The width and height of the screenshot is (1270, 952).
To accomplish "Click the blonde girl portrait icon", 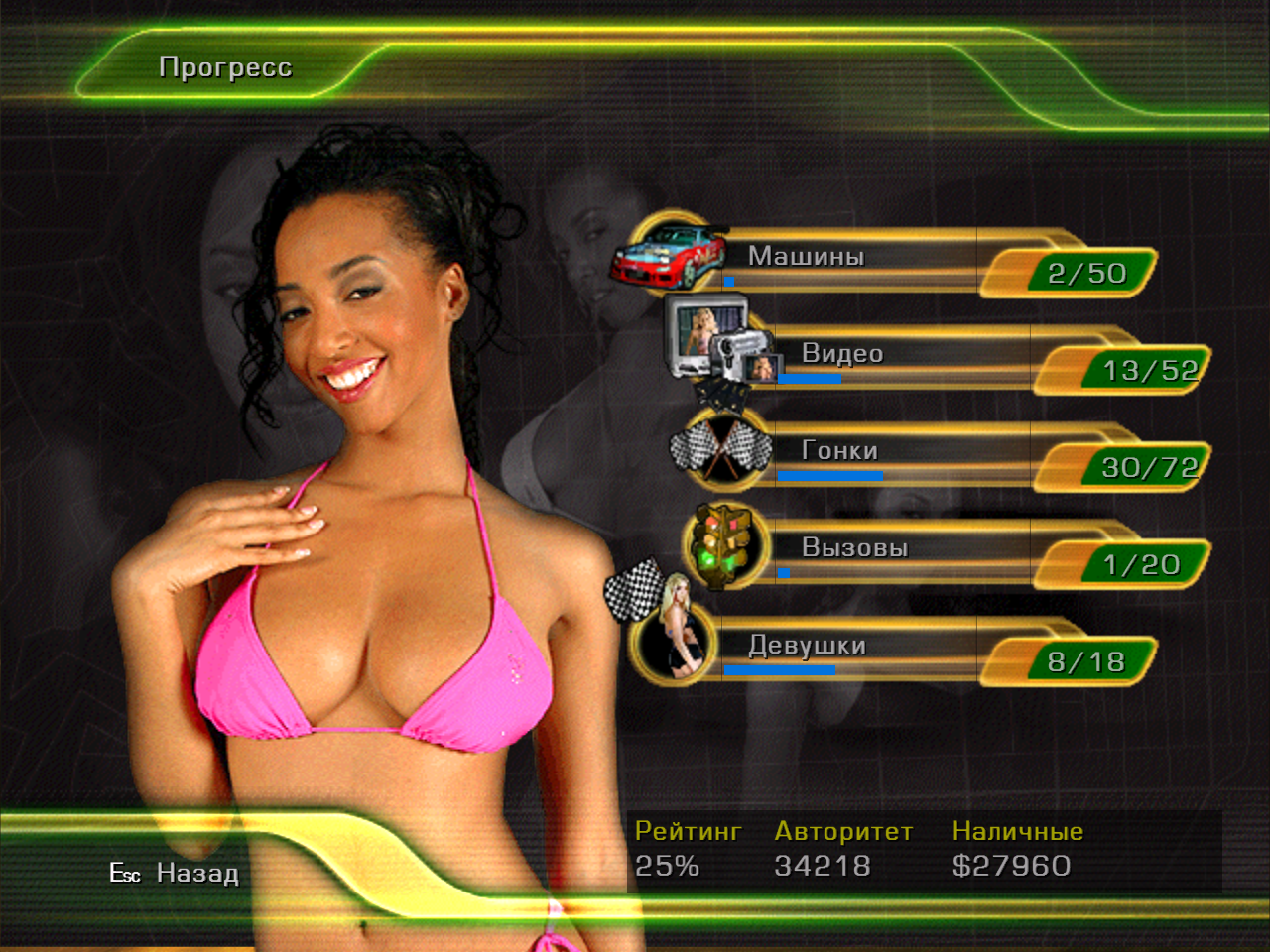I will point(675,635).
